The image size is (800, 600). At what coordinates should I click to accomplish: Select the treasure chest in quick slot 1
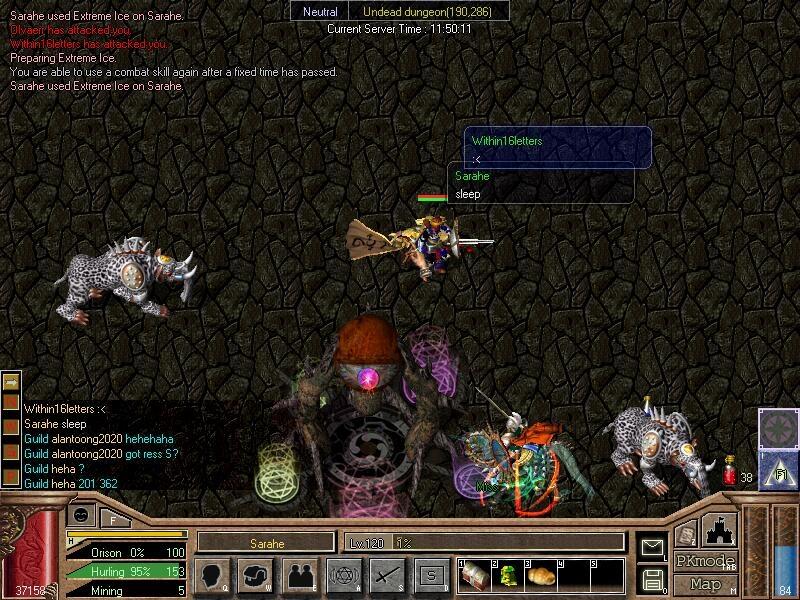pos(476,575)
